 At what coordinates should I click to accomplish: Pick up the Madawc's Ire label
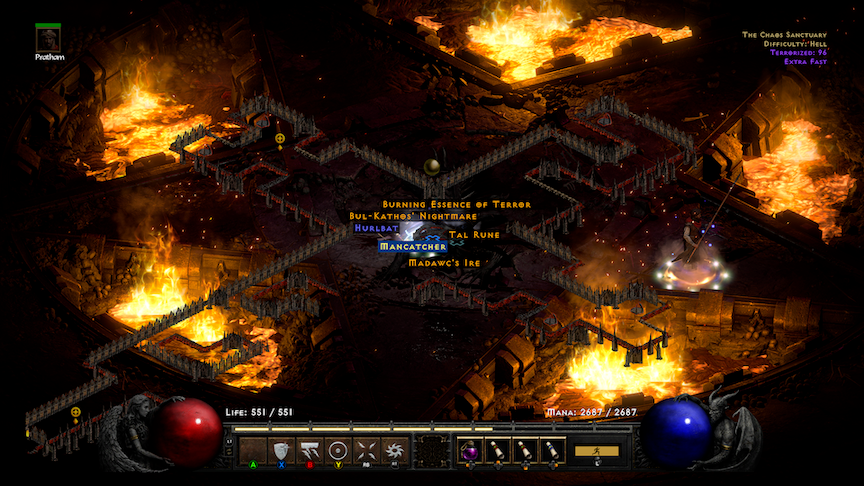click(444, 262)
